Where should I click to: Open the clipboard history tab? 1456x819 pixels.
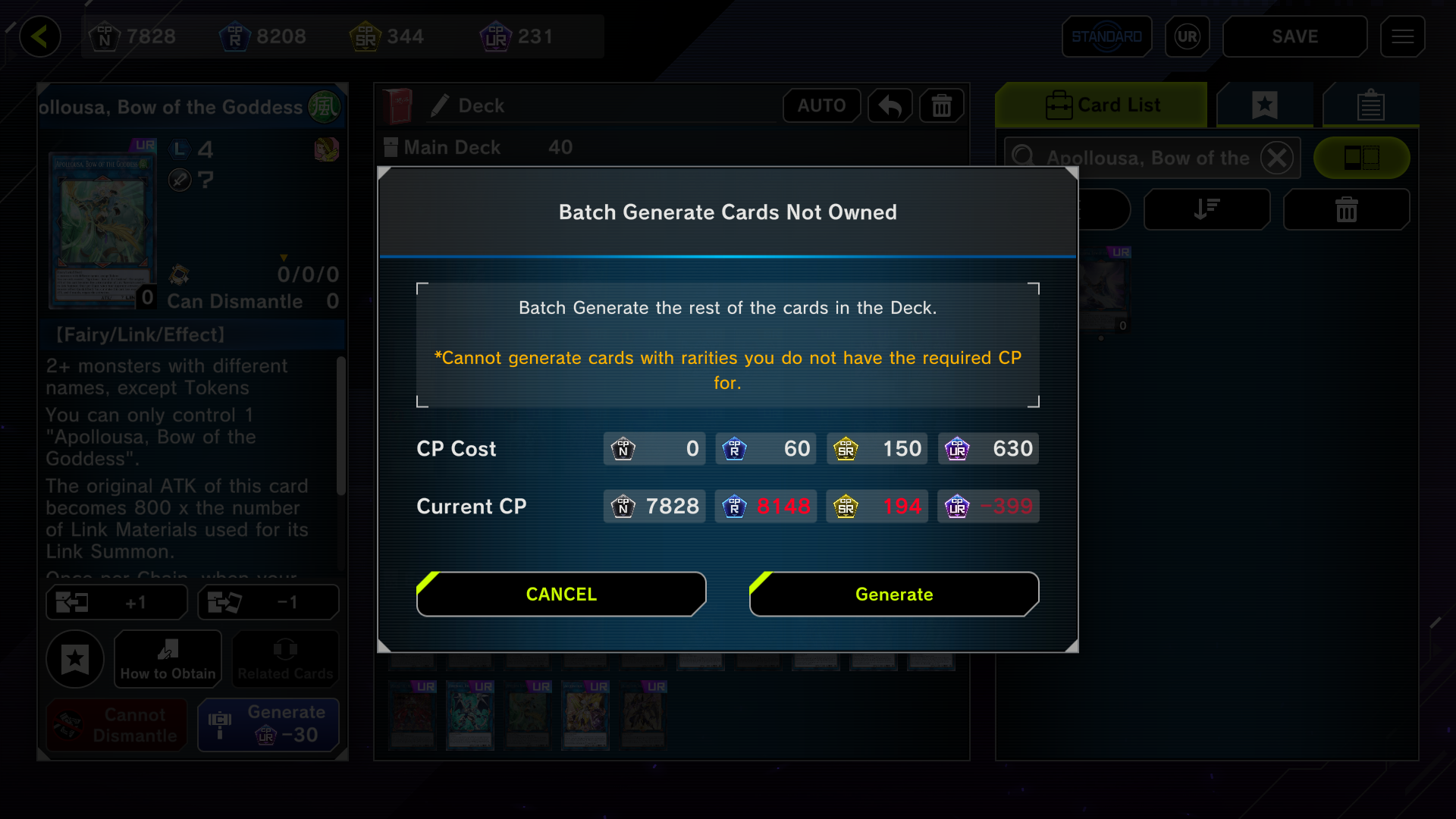pos(1370,105)
